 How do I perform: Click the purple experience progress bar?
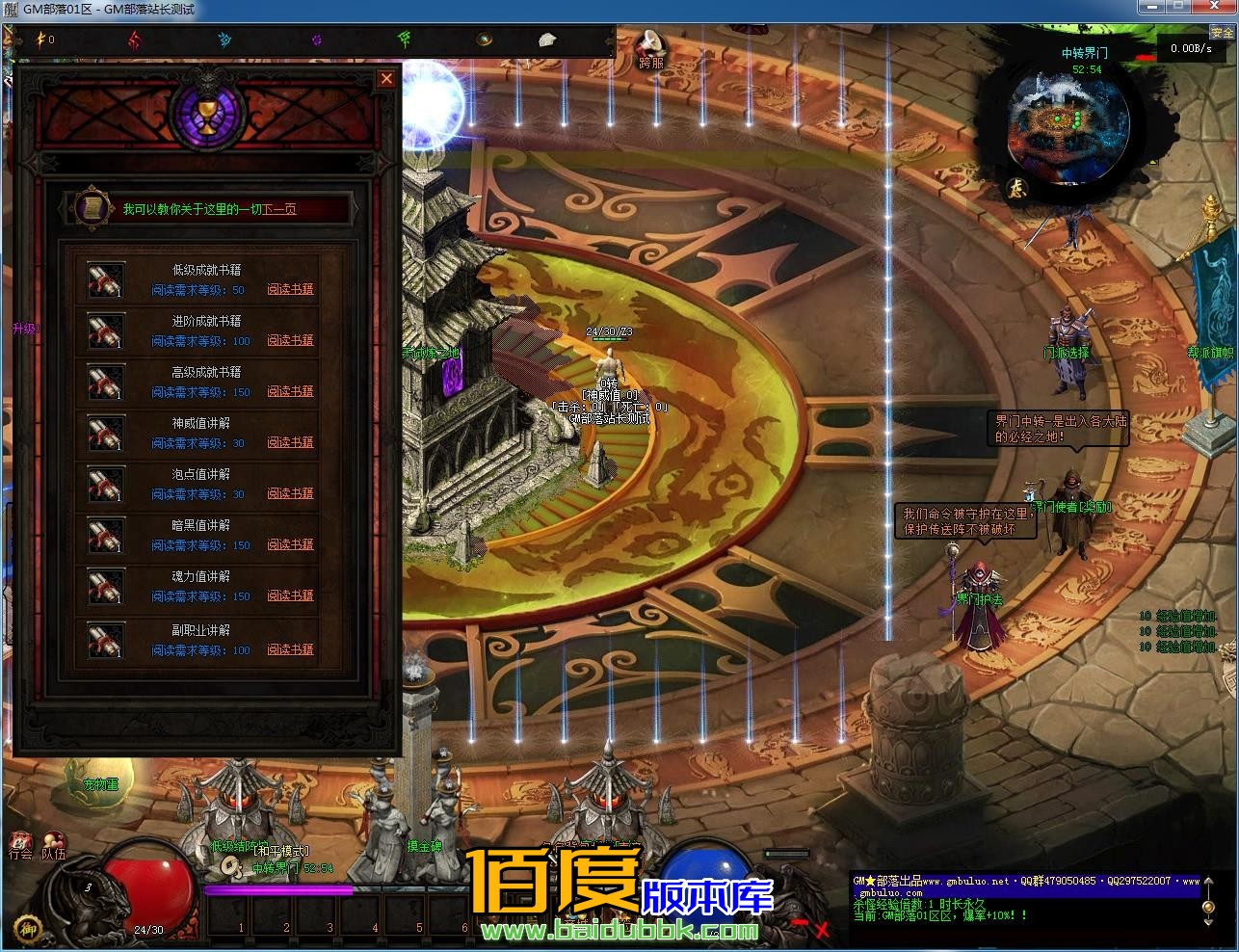tap(279, 890)
